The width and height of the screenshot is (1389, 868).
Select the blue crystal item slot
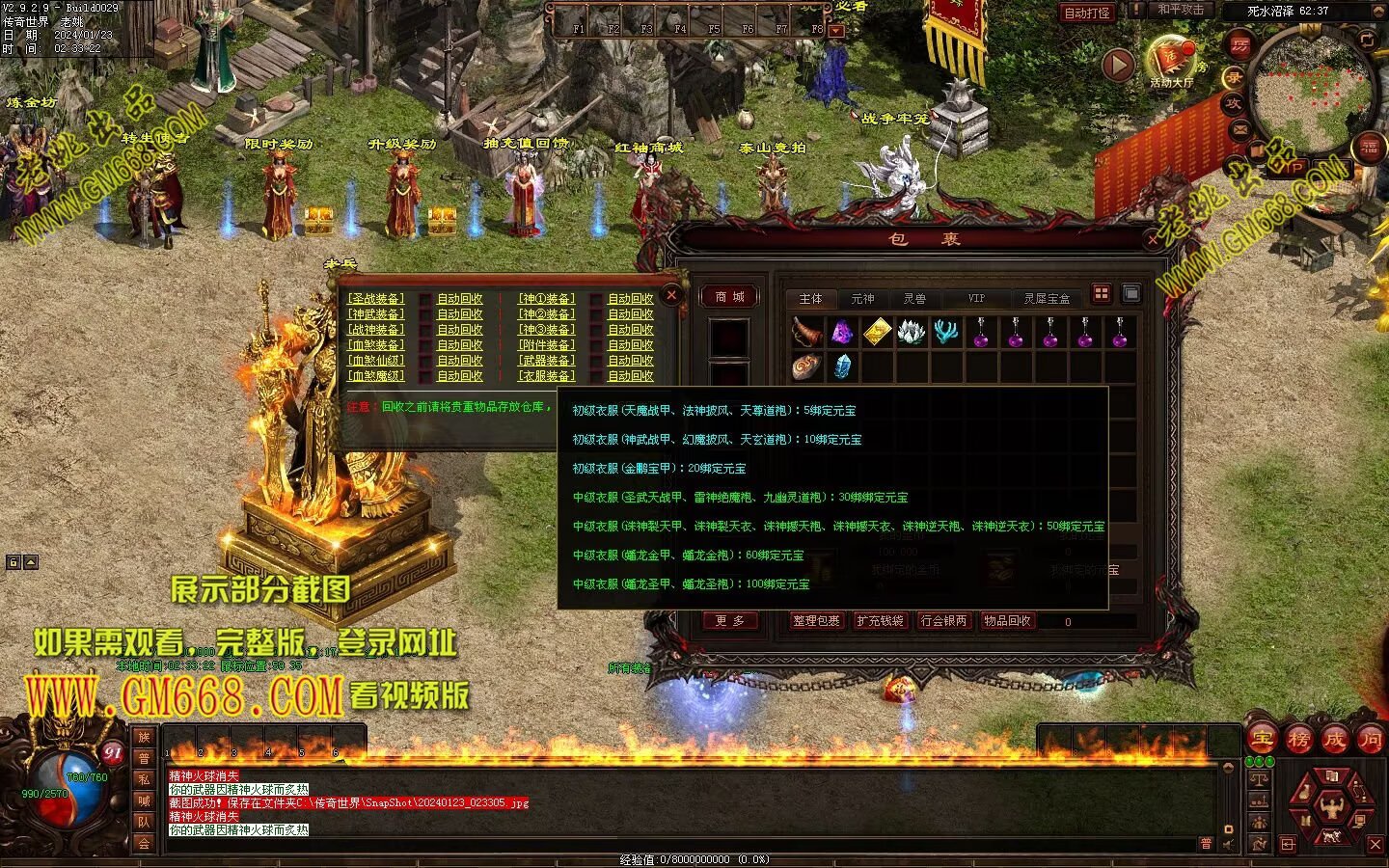pos(842,366)
